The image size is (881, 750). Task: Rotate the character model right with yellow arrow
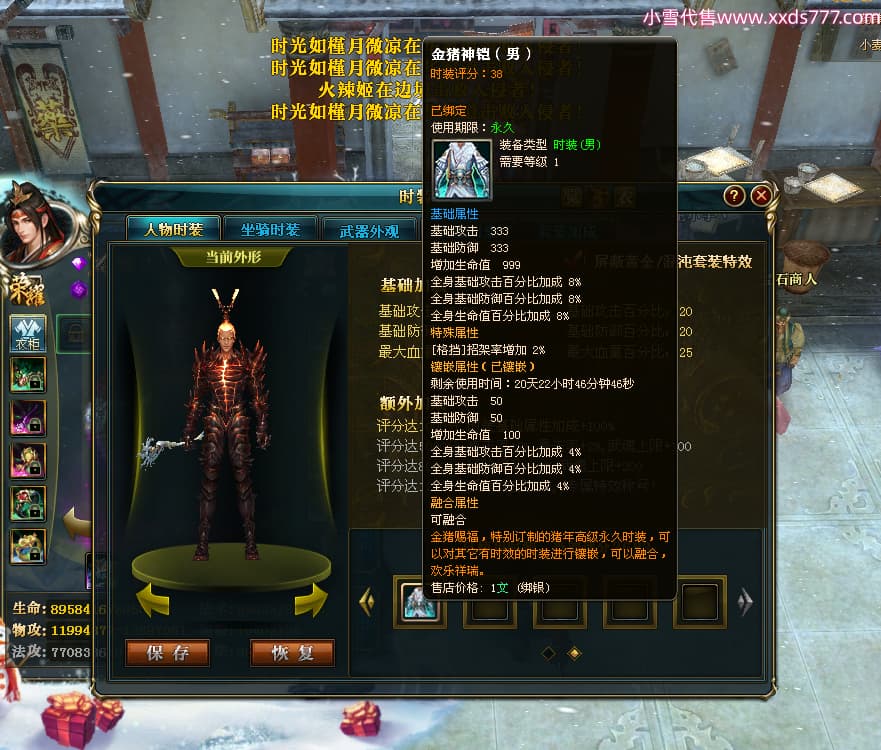(x=311, y=600)
